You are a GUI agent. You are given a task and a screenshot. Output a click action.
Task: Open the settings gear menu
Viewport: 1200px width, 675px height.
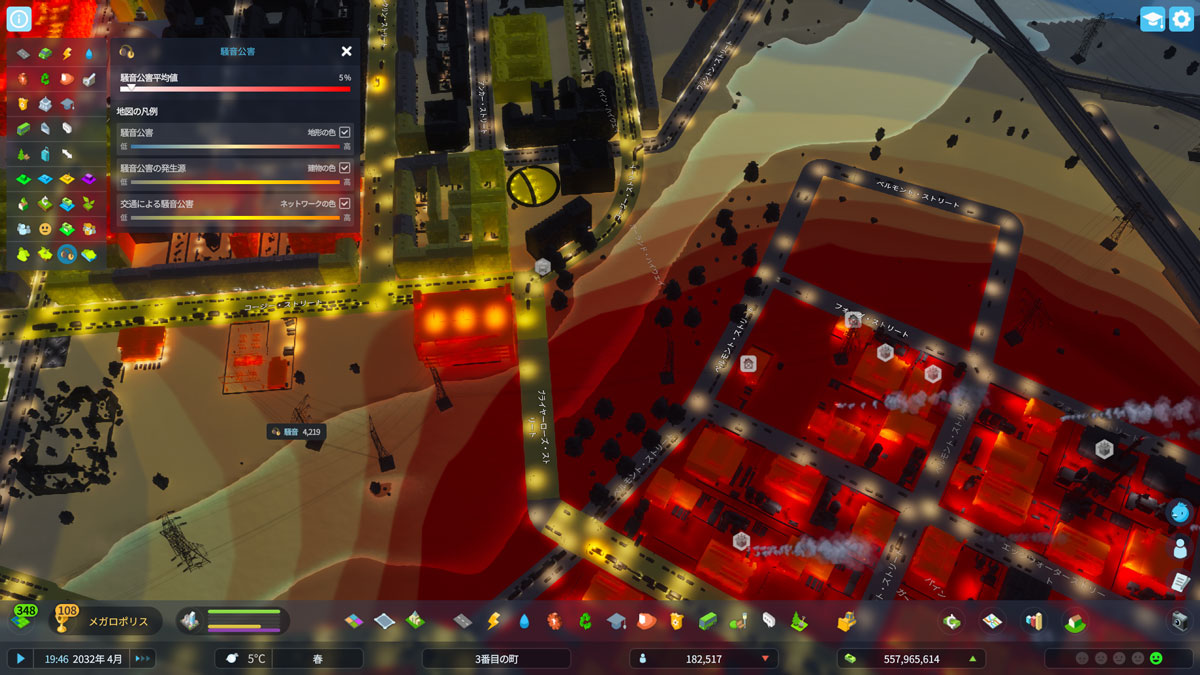tap(1181, 19)
